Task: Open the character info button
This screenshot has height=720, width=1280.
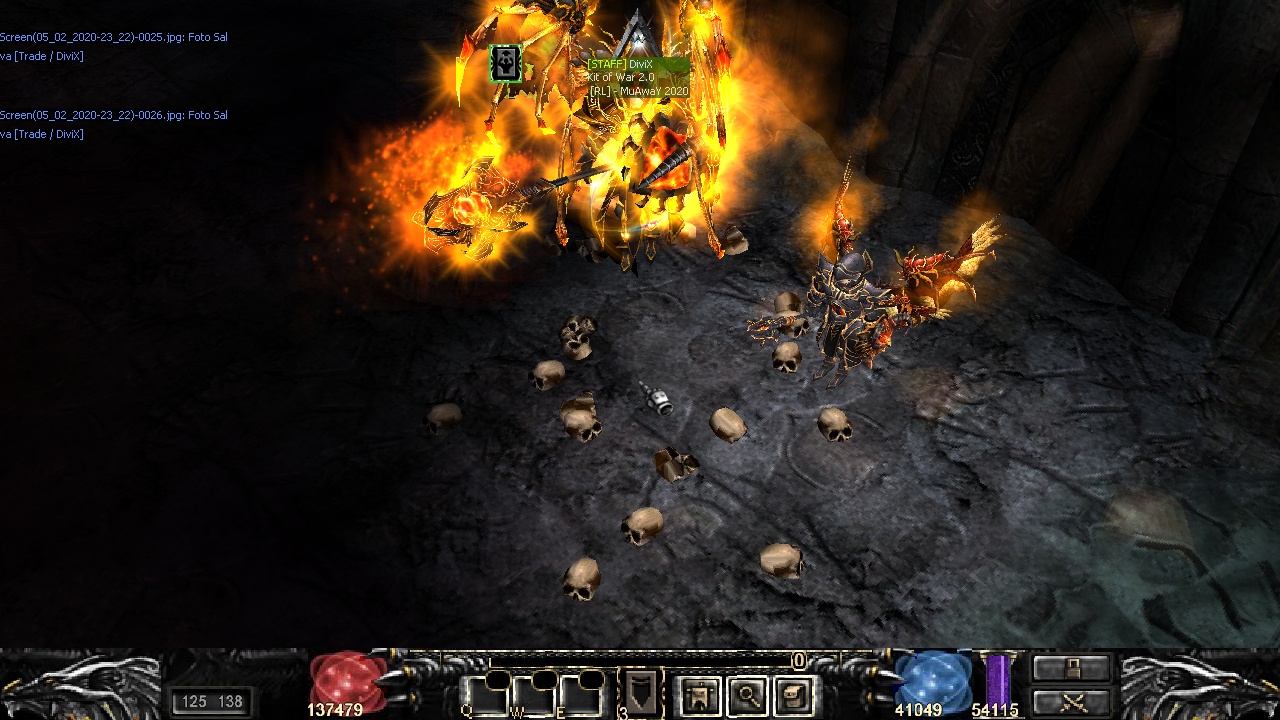Action: point(700,696)
